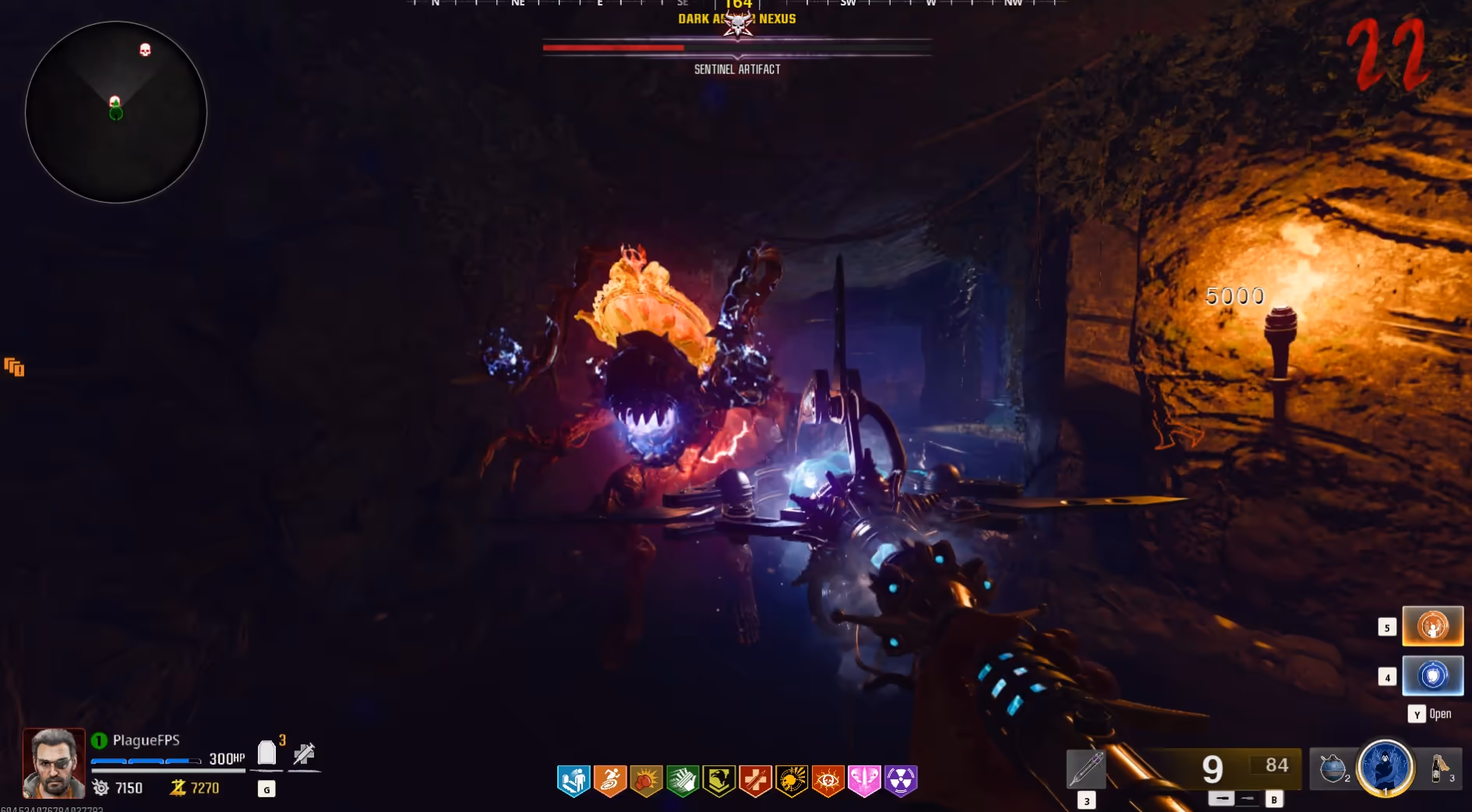Choose the pink Double Tap perk icon
This screenshot has height=812, width=1472.
864,780
